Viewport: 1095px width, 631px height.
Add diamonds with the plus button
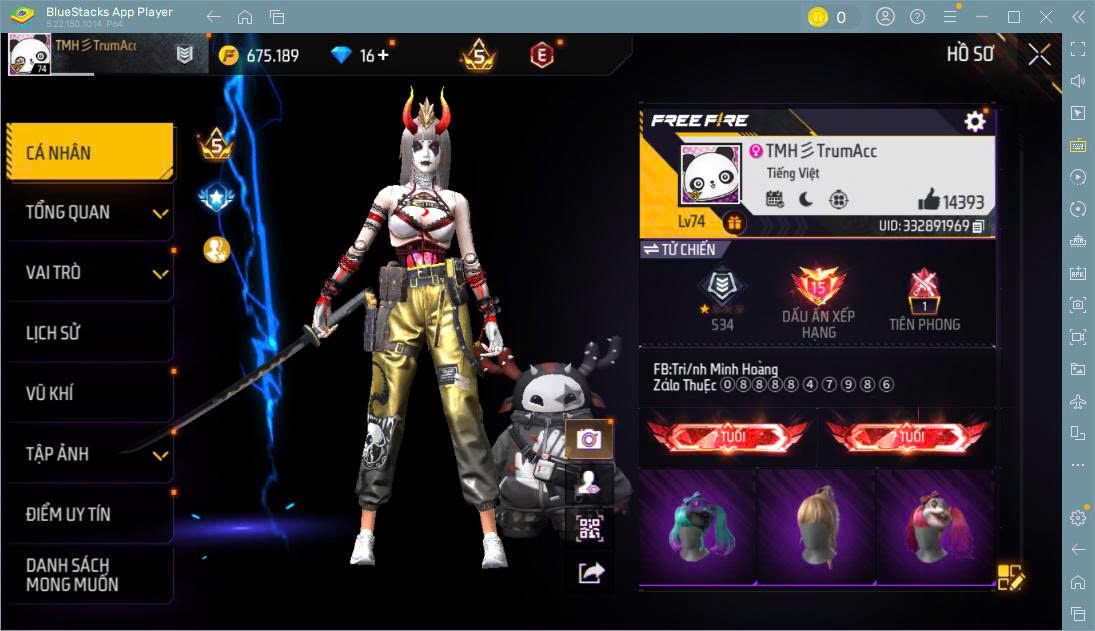point(382,55)
